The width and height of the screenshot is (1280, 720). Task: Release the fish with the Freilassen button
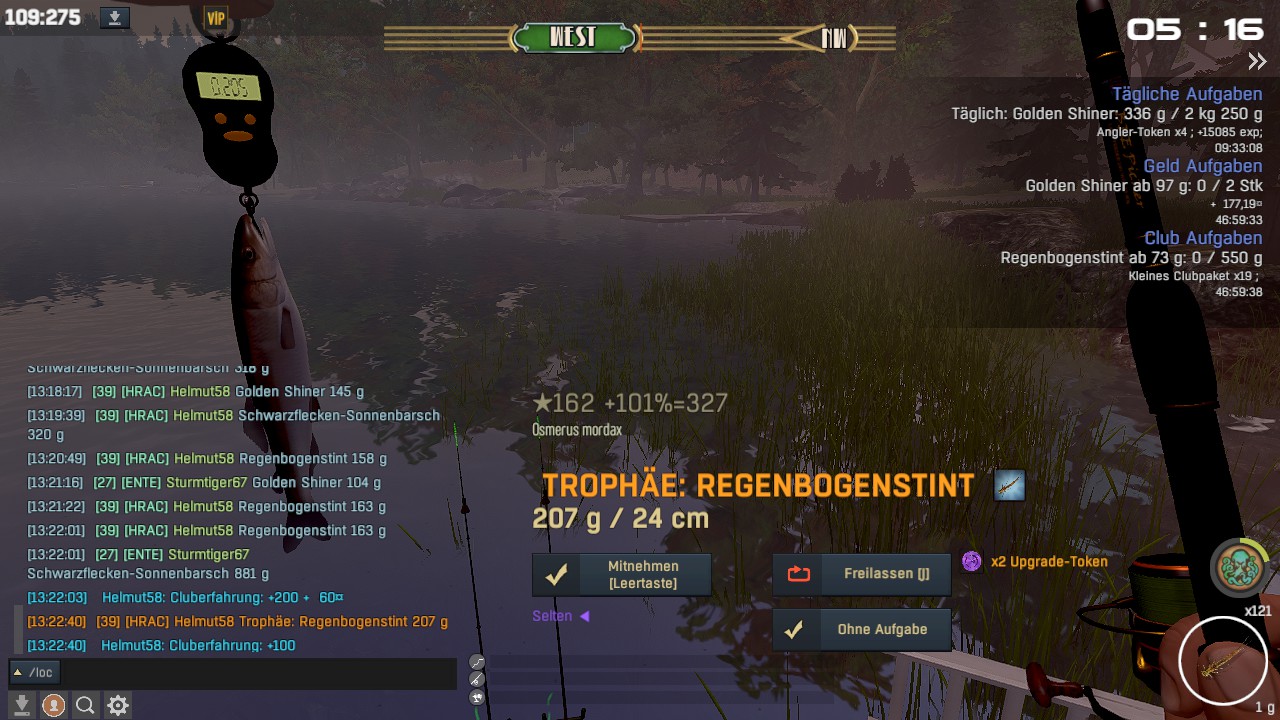coord(861,574)
